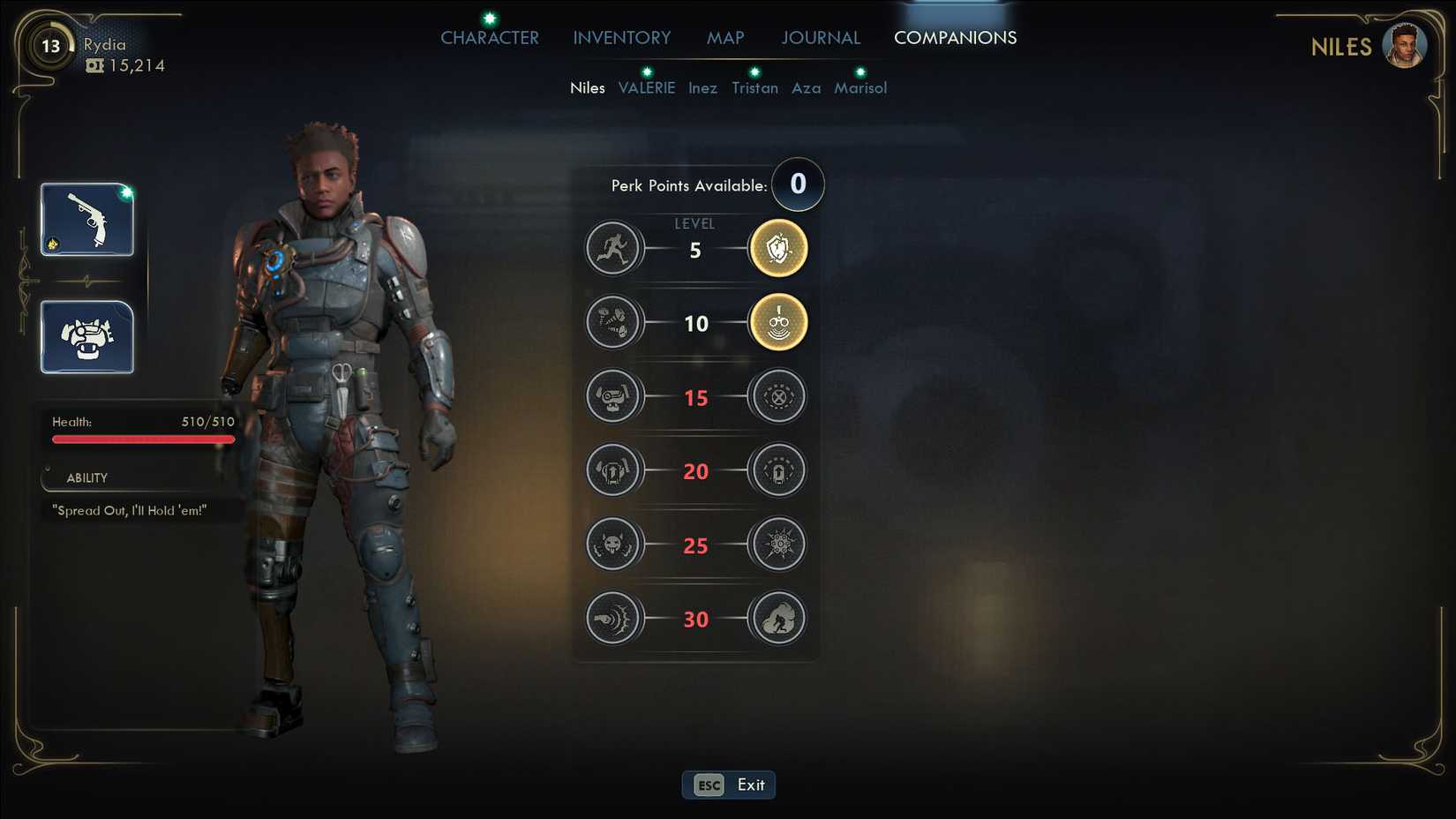Choose the gold level 10 perk icon
The height and width of the screenshot is (819, 1456).
click(778, 323)
